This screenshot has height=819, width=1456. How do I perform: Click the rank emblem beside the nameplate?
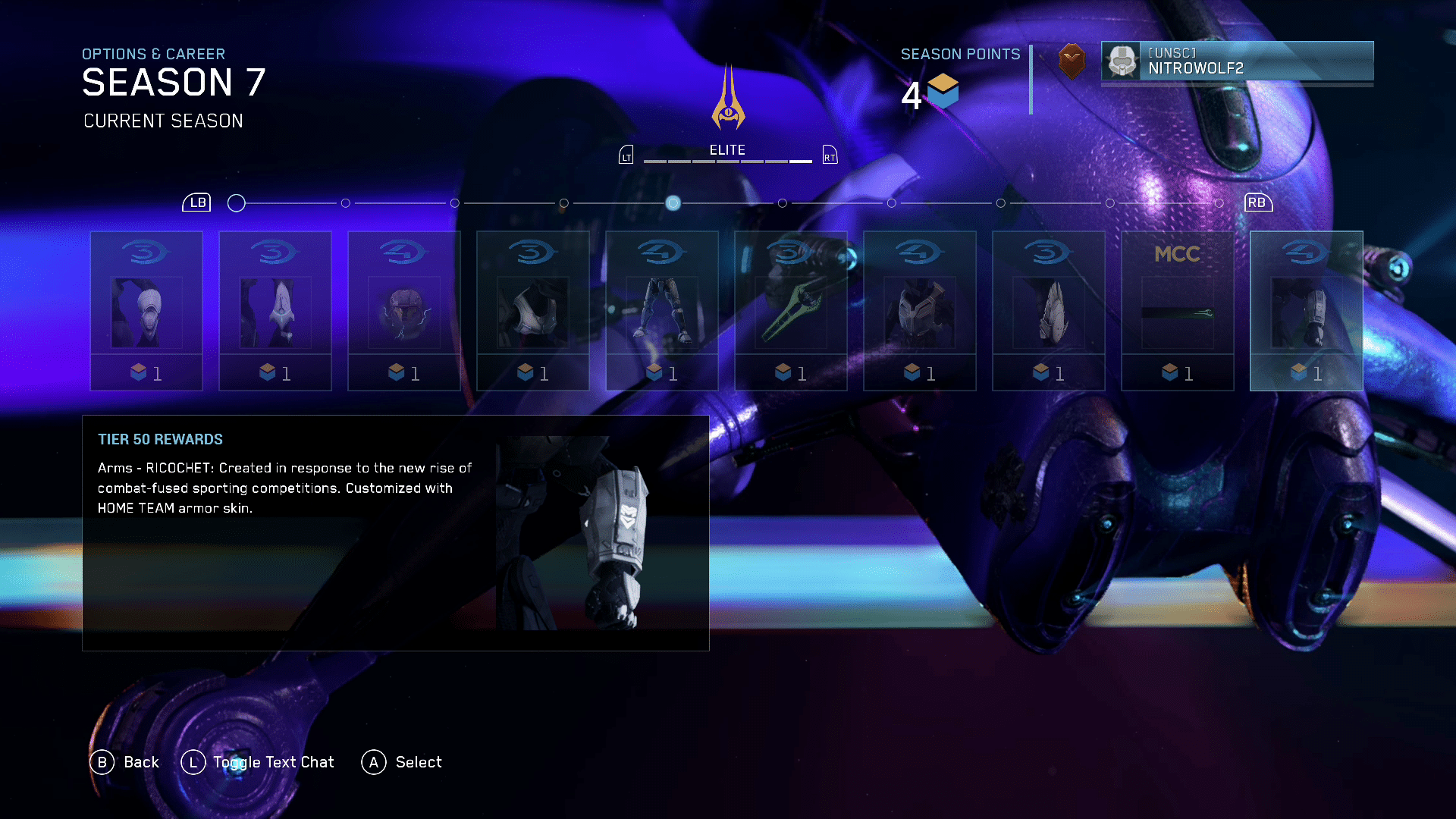(x=1071, y=61)
